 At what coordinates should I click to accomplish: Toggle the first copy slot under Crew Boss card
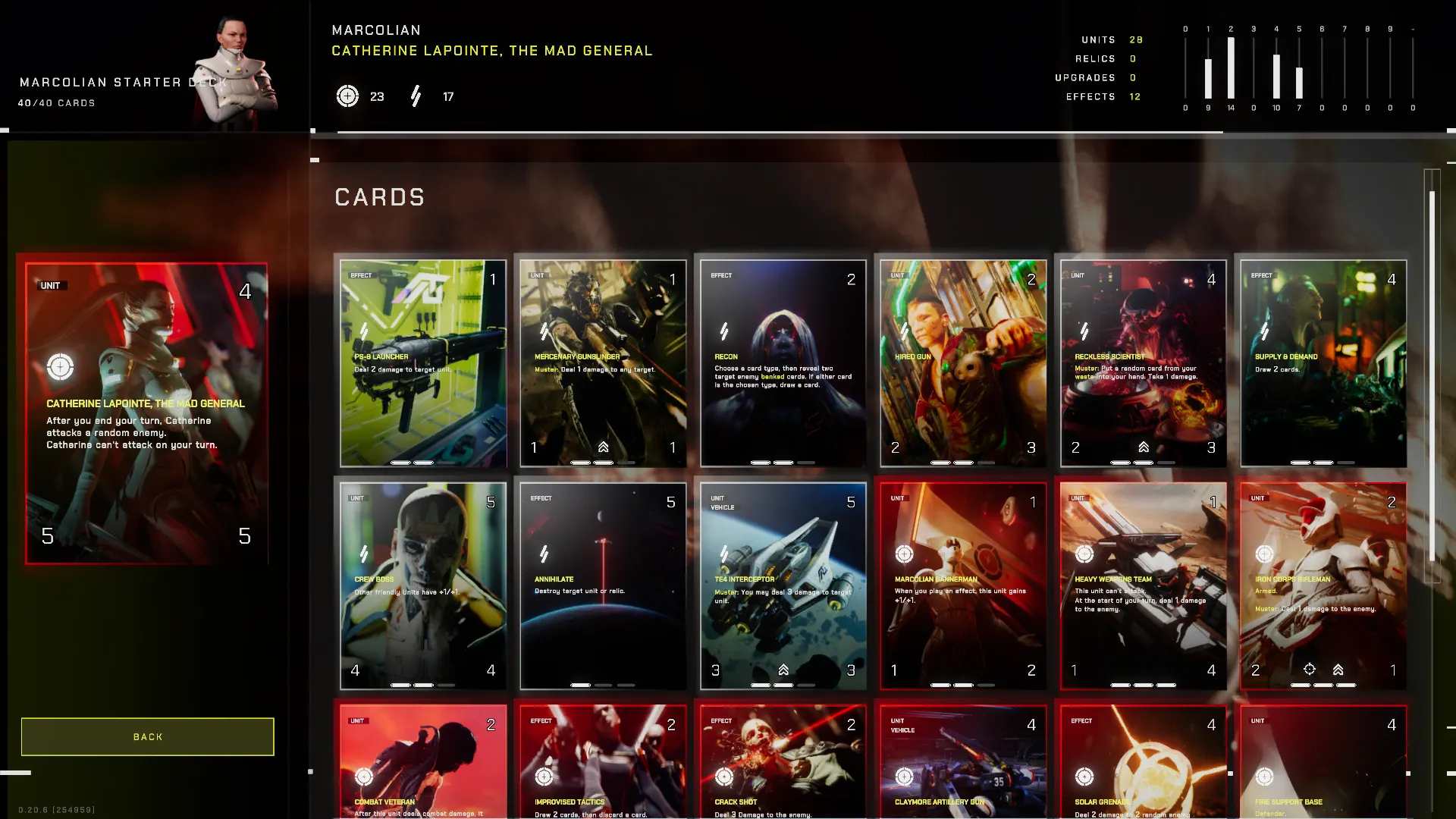coord(400,685)
